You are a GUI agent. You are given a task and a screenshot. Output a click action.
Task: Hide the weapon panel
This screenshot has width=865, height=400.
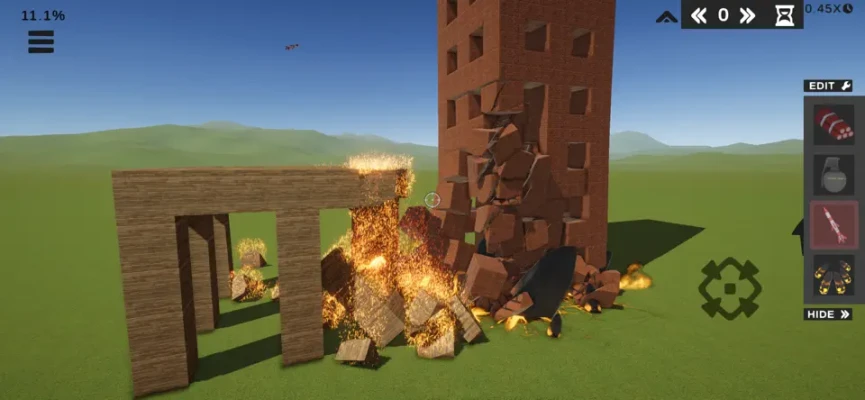click(828, 314)
